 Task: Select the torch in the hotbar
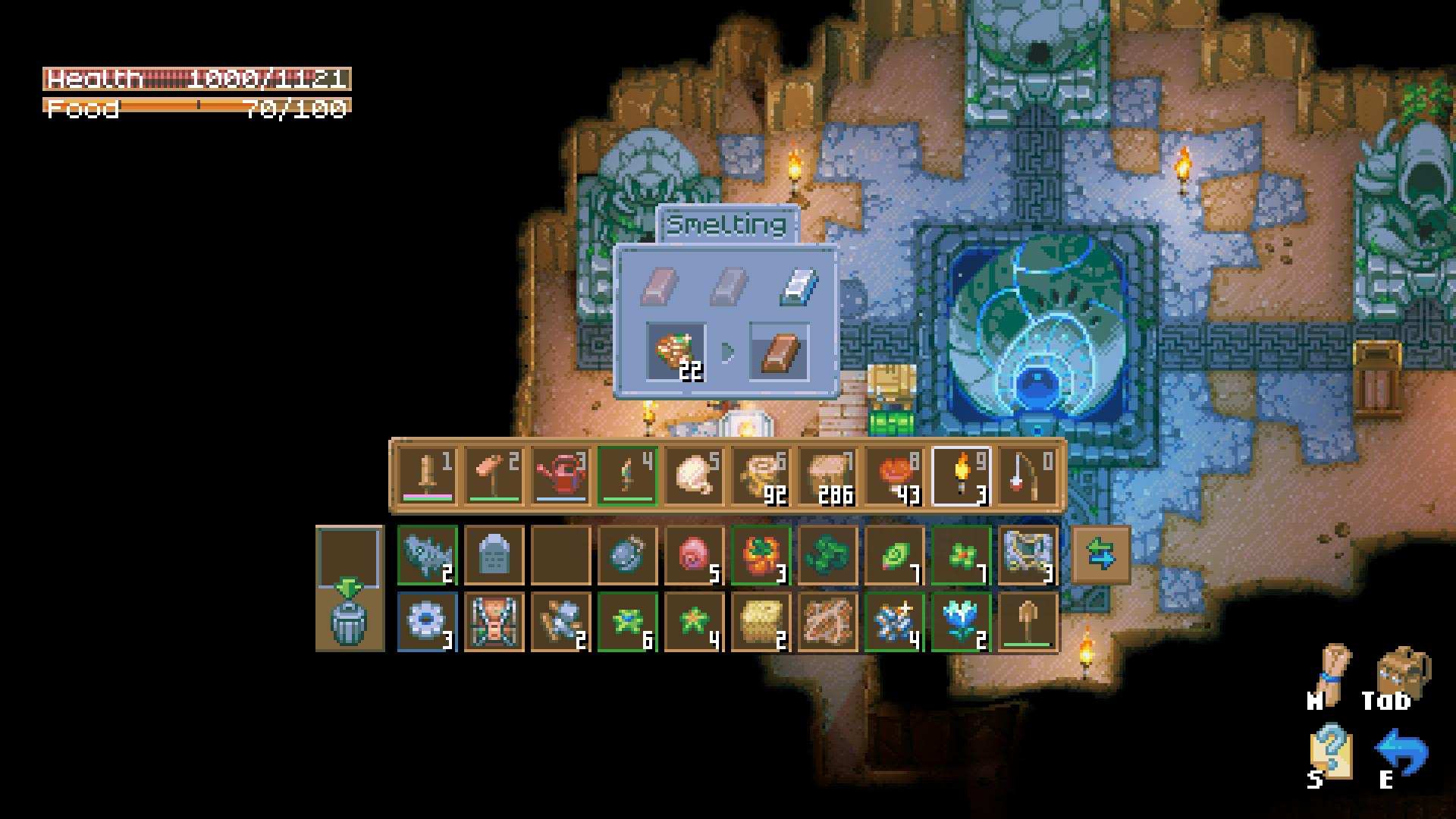click(961, 475)
